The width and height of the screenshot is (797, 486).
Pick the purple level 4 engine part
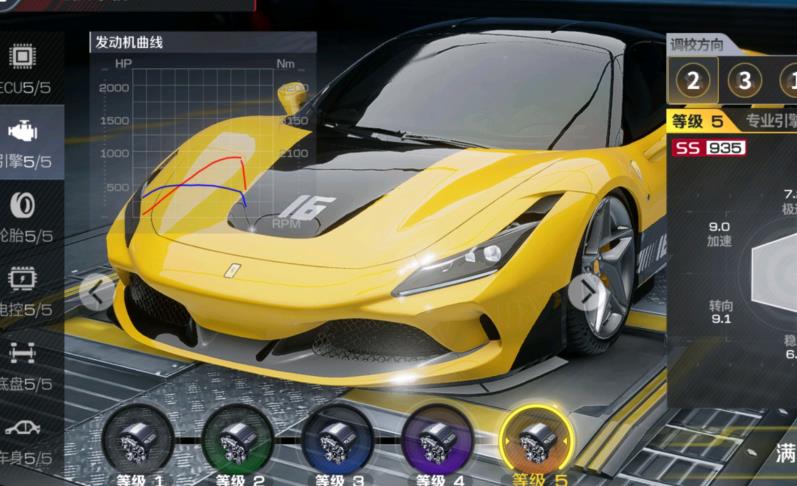point(437,440)
